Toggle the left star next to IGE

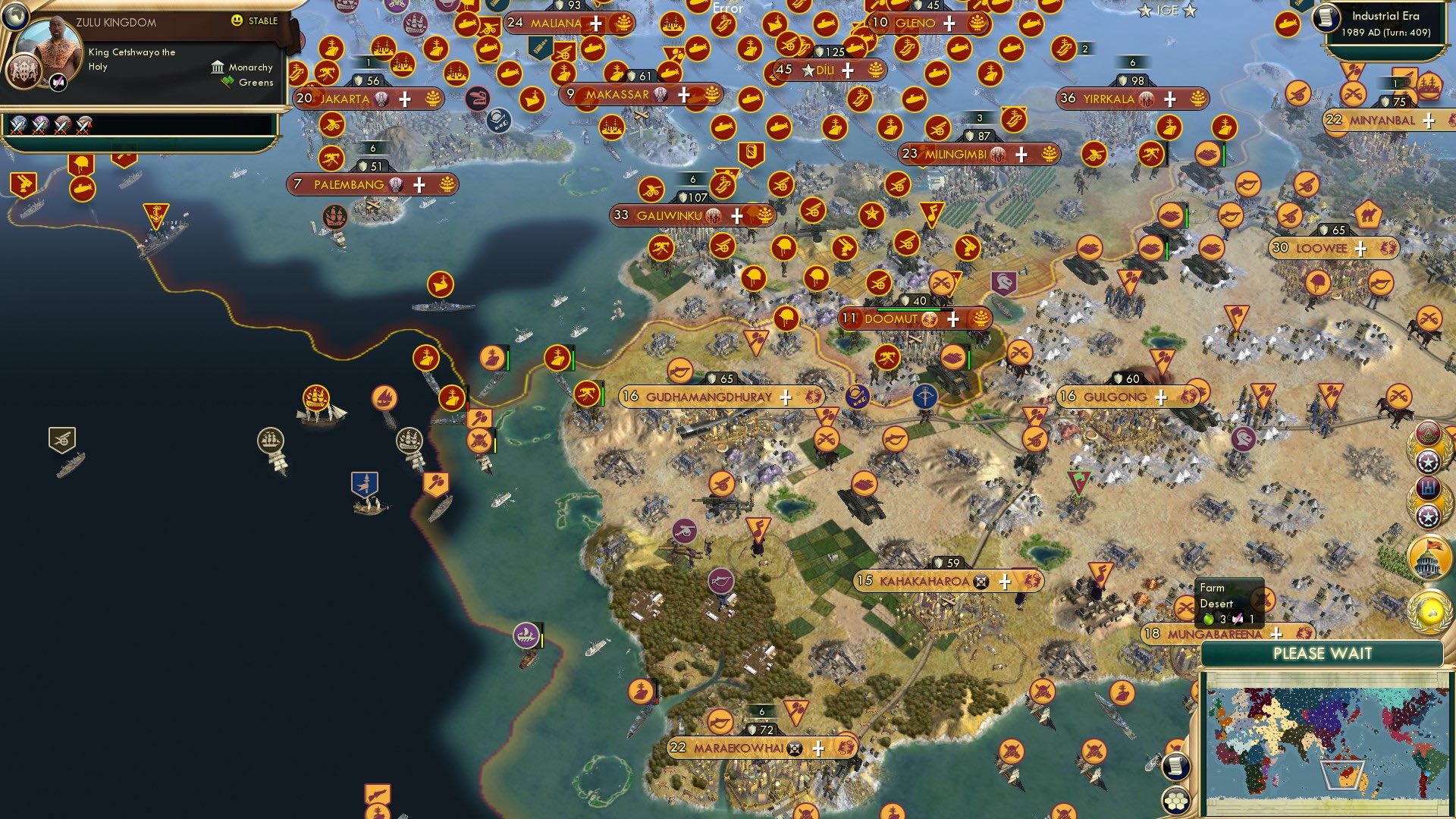1145,11
